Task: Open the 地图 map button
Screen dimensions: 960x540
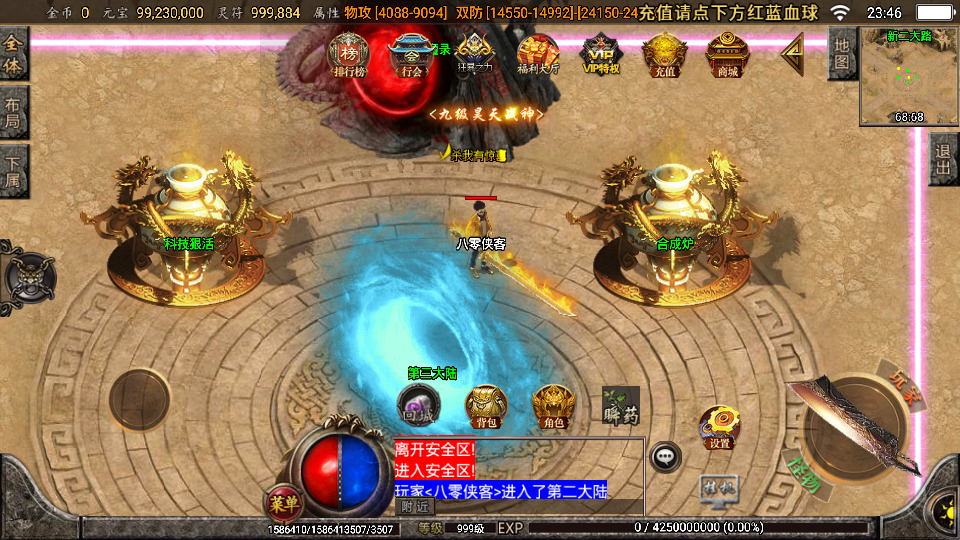Action: [842, 54]
